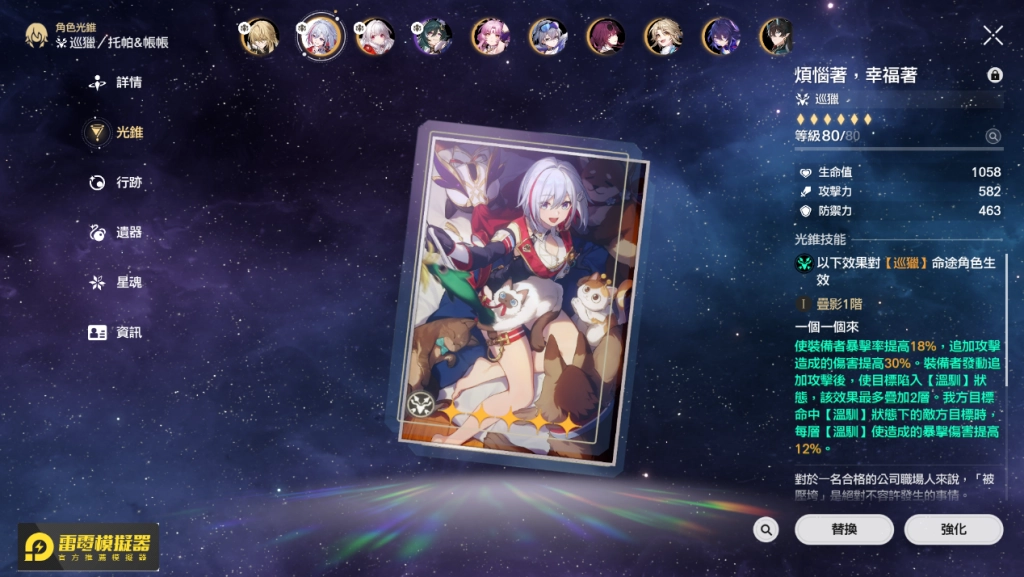Click the magnifier beside the level 80/80
The height and width of the screenshot is (577, 1024).
993,136
